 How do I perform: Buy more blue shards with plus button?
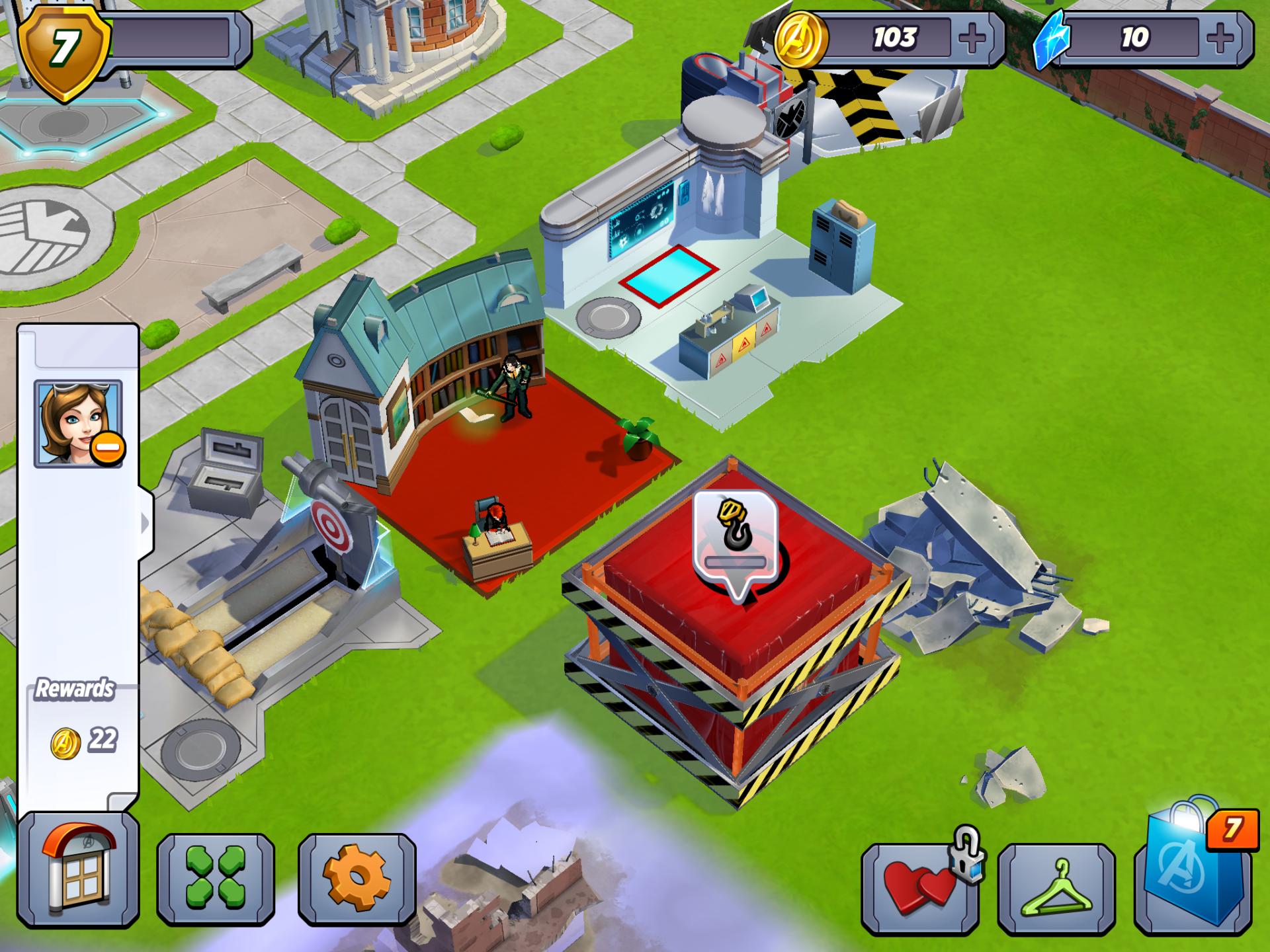(x=1220, y=38)
